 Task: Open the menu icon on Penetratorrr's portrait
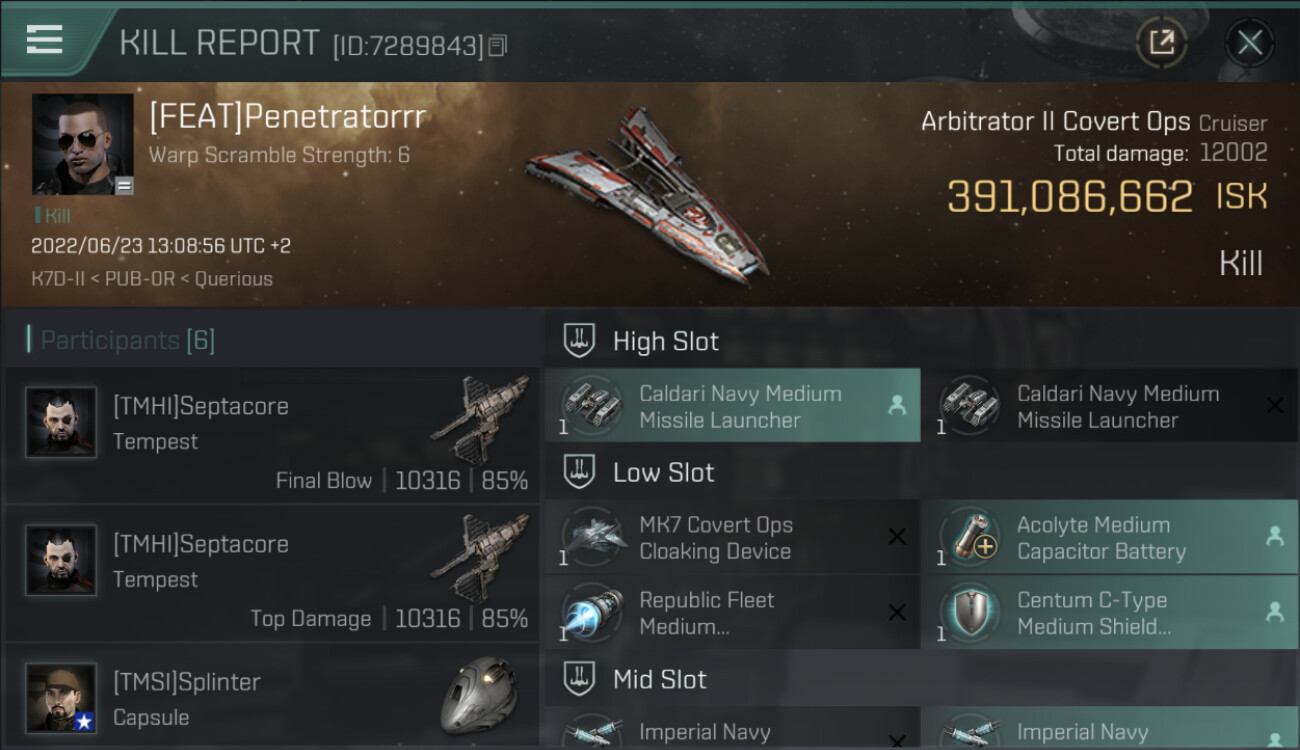(124, 185)
